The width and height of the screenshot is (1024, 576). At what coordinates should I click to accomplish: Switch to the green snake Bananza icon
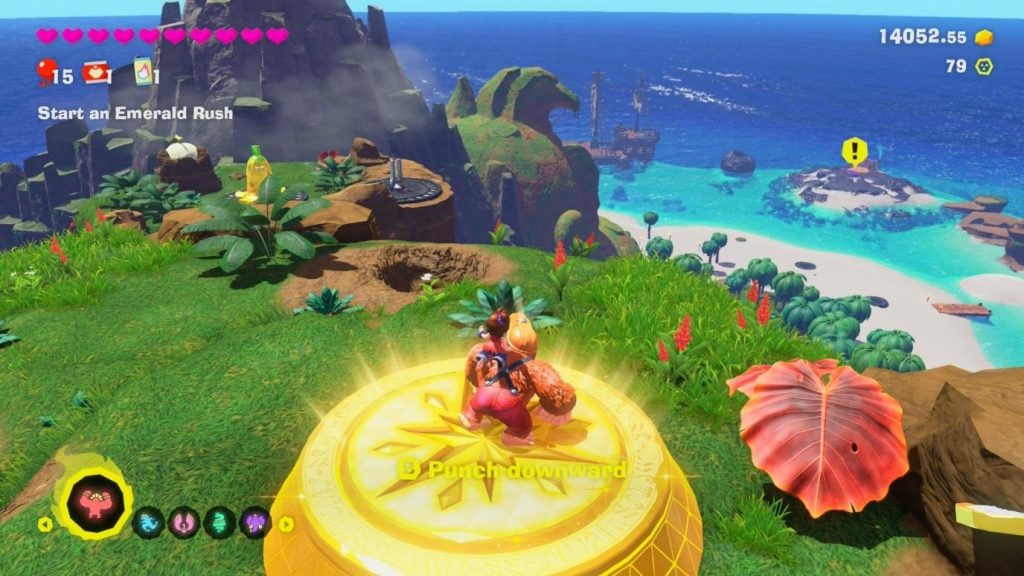coord(220,522)
